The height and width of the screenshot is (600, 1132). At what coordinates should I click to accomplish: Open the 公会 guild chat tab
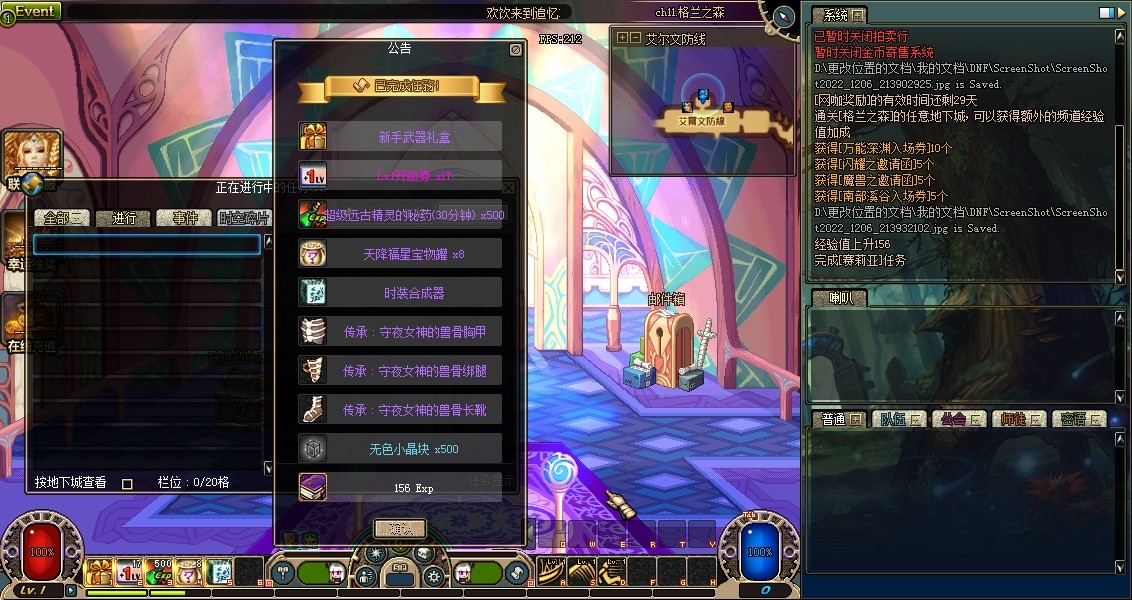(958, 420)
